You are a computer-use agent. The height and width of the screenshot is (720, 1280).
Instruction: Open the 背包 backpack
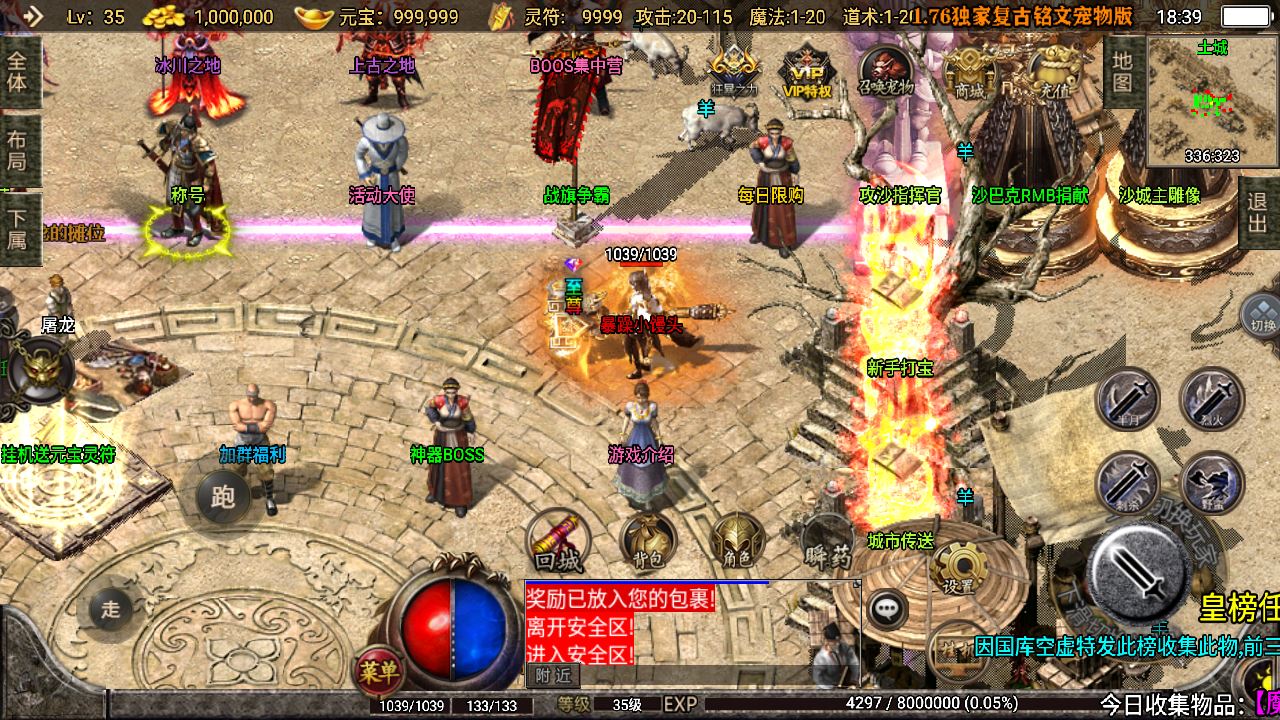[x=645, y=542]
